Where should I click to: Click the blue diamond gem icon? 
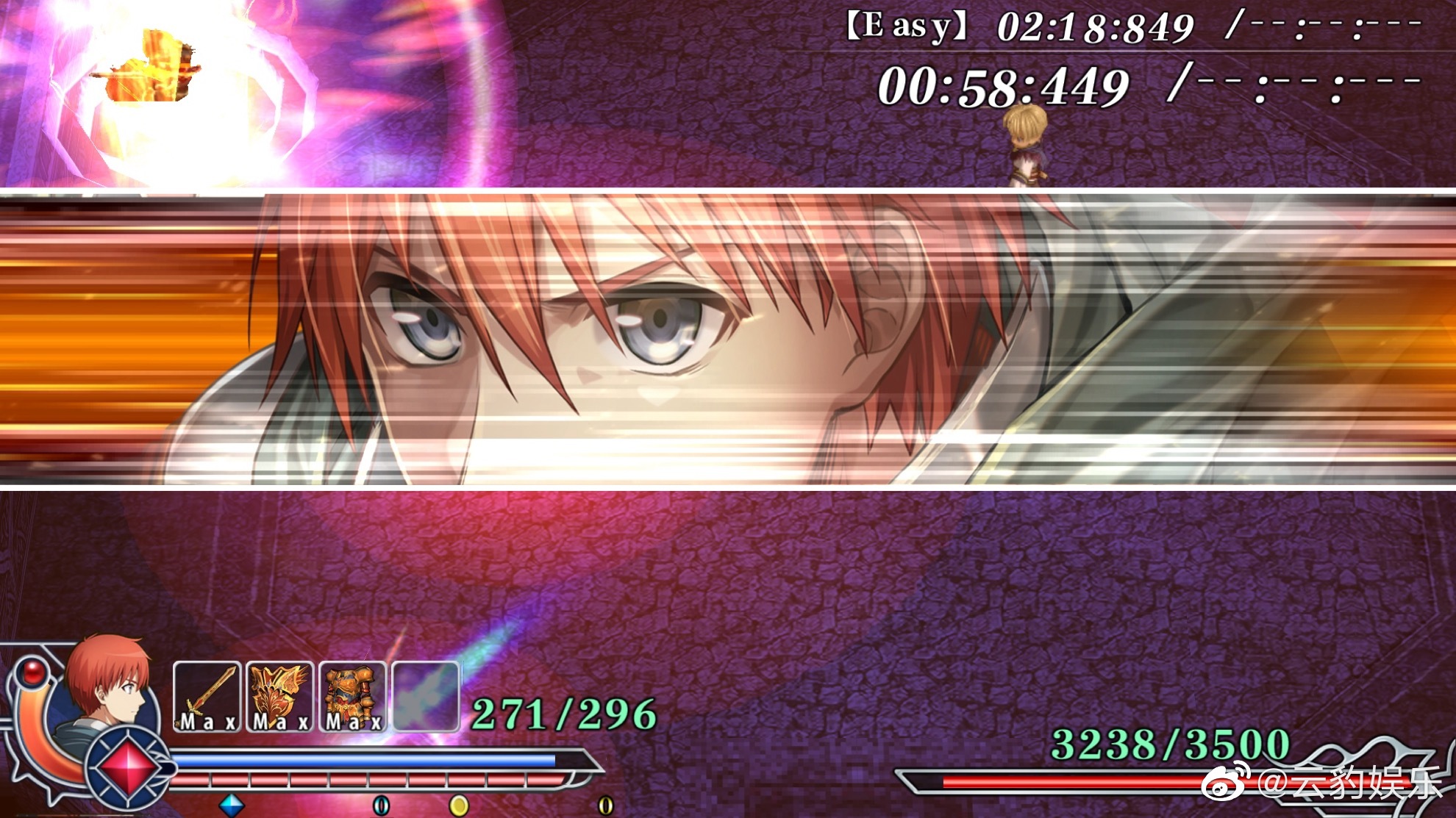[232, 805]
